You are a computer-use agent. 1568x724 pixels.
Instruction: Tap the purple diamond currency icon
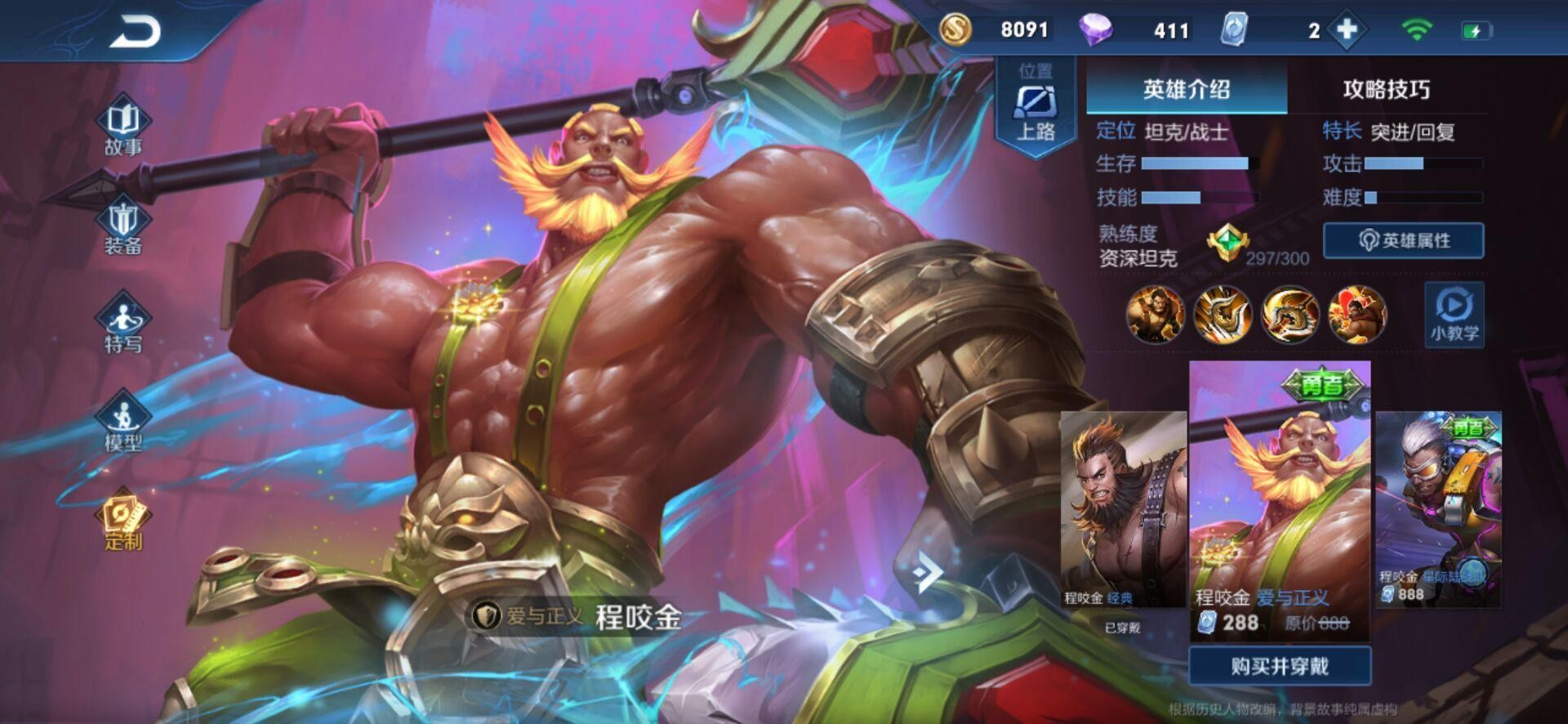tap(1095, 31)
